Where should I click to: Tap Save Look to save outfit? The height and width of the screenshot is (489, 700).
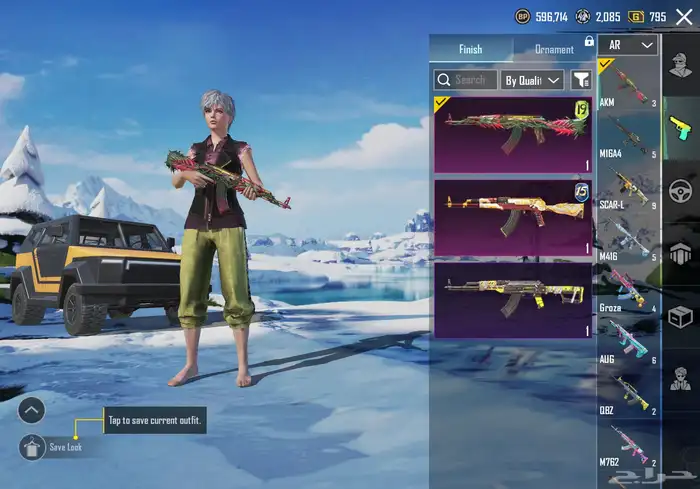click(34, 447)
